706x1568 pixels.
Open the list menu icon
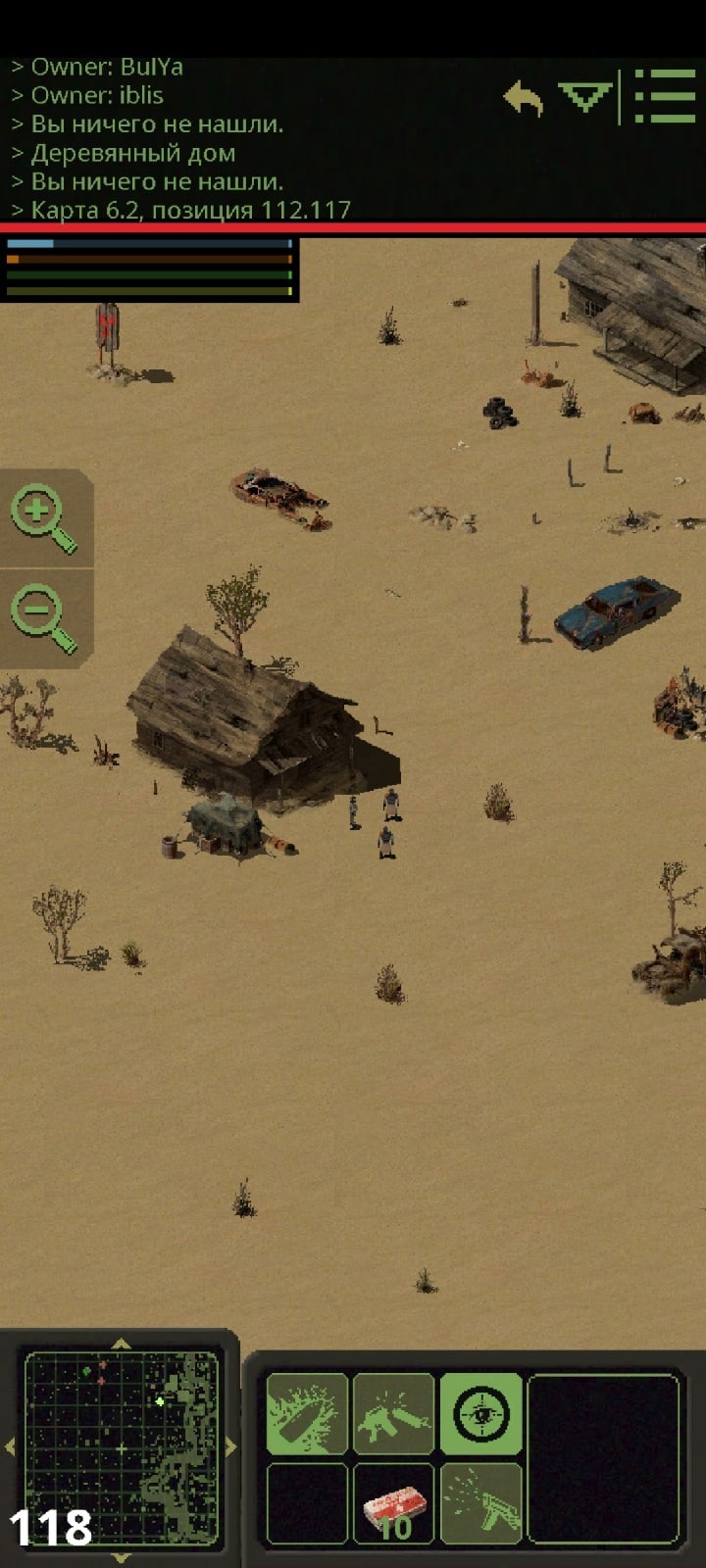click(665, 96)
